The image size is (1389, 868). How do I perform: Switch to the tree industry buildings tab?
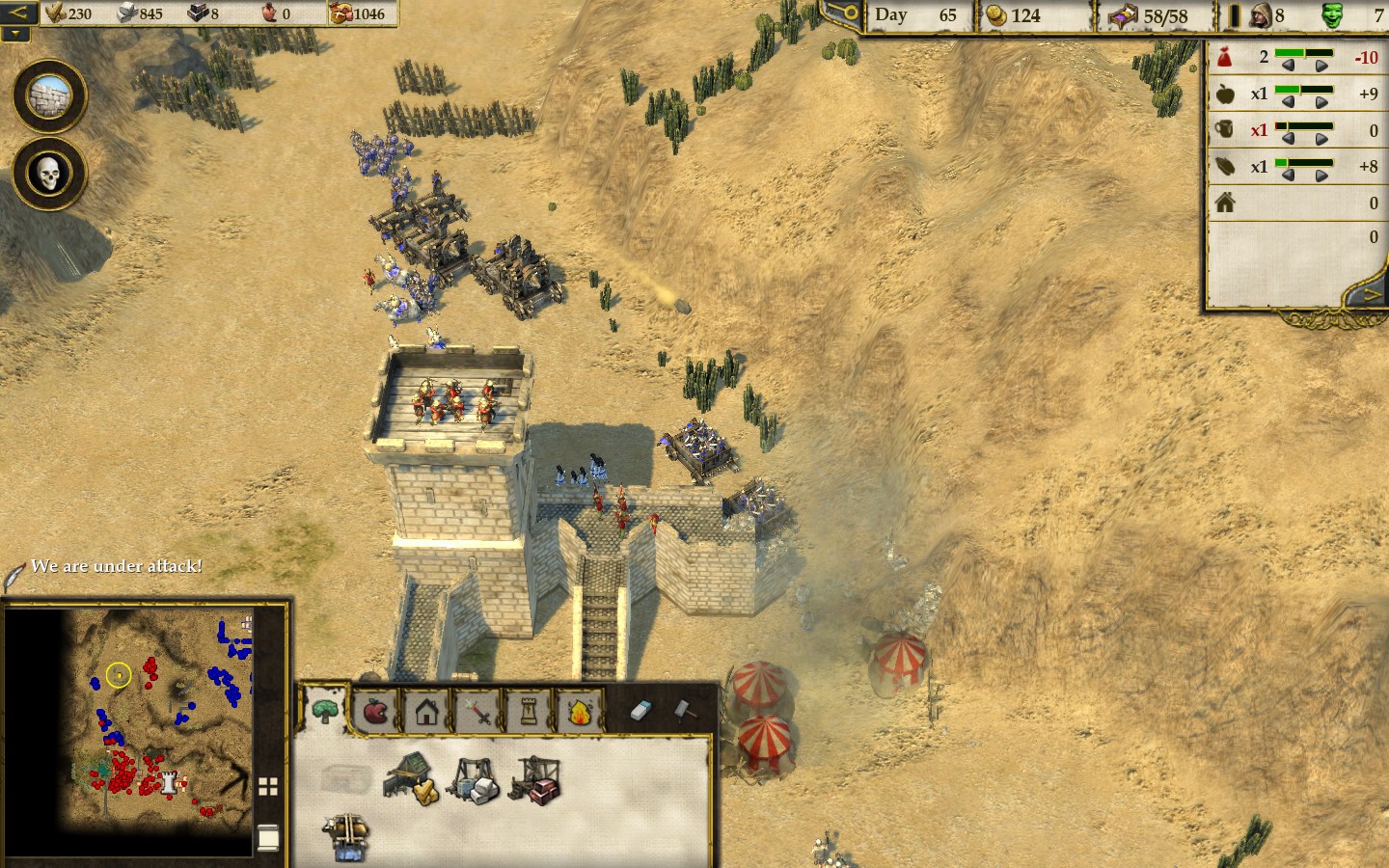click(325, 712)
